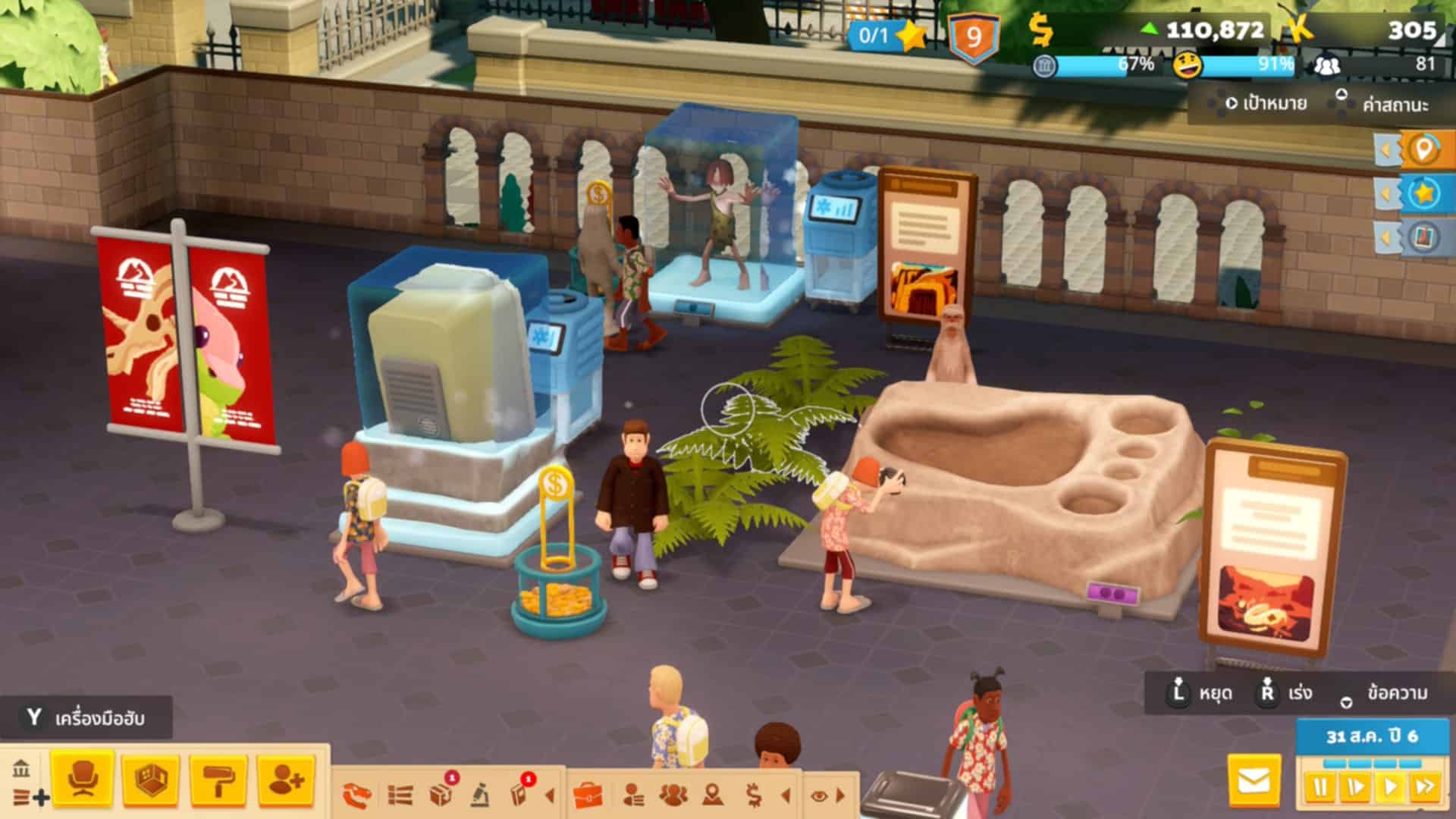Set game speed to fastest double-arrow
This screenshot has width=1456, height=819.
[x=1425, y=786]
